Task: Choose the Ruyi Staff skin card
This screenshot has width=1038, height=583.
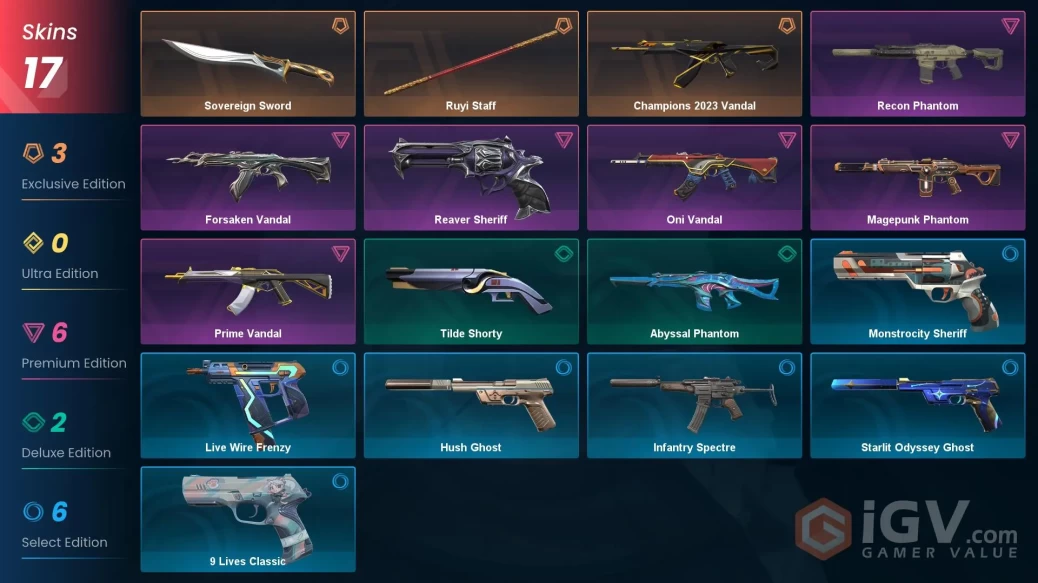Action: (x=471, y=64)
